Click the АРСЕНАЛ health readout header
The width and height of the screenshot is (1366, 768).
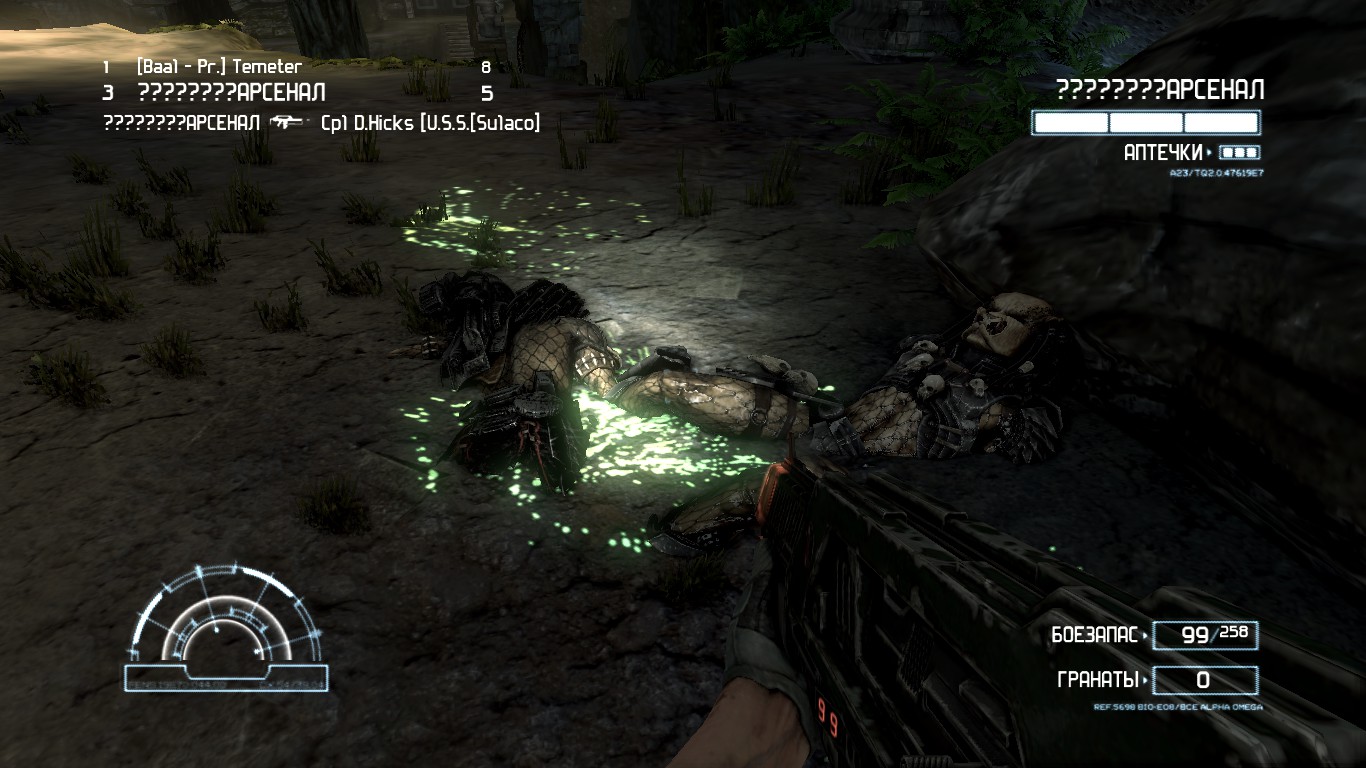click(1158, 89)
